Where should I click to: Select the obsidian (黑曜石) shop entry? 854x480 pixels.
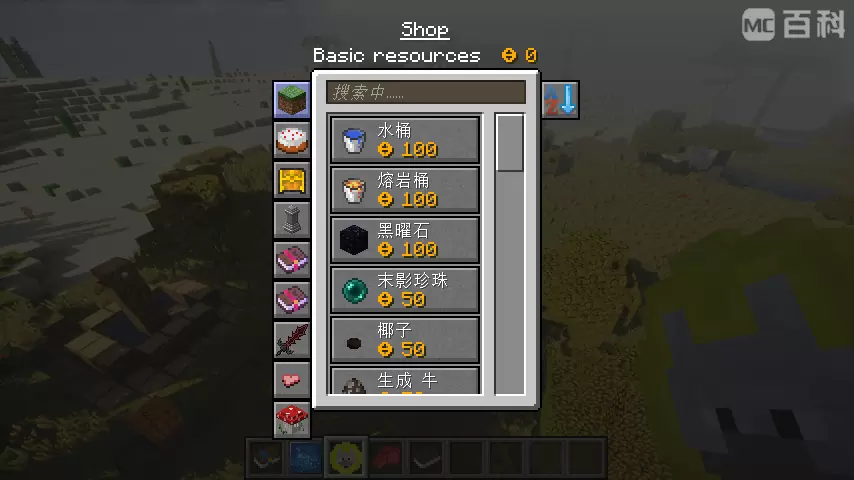click(x=405, y=240)
